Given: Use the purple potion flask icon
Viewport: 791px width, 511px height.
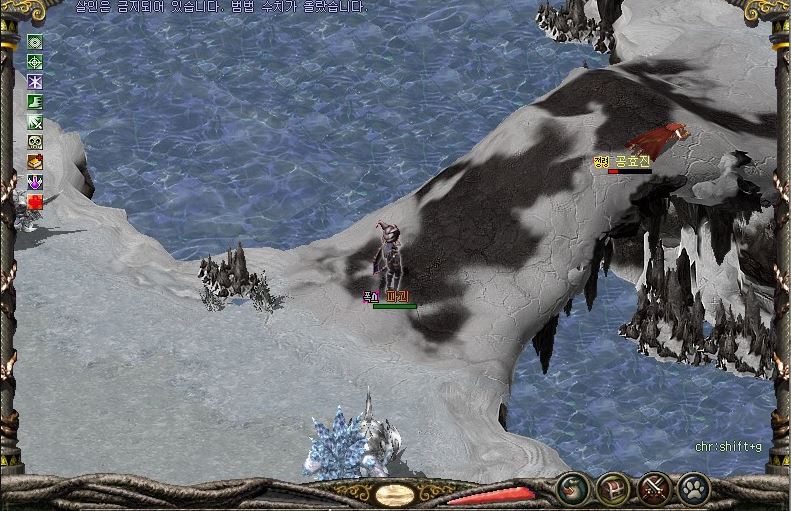Looking at the screenshot, I should point(35,182).
